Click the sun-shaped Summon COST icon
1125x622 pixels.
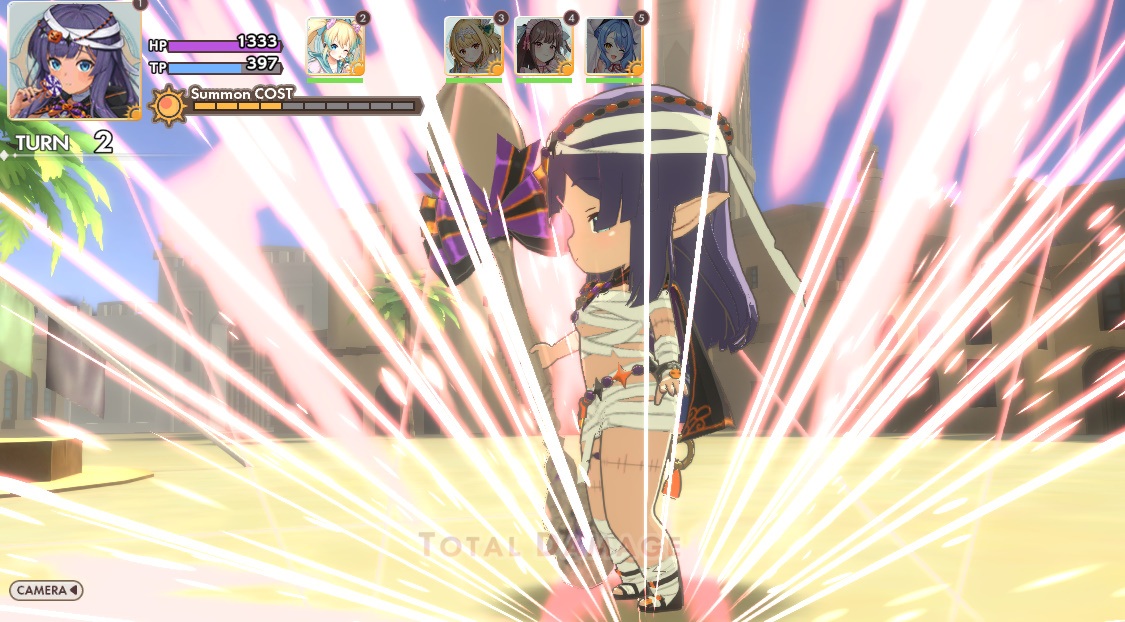[168, 104]
